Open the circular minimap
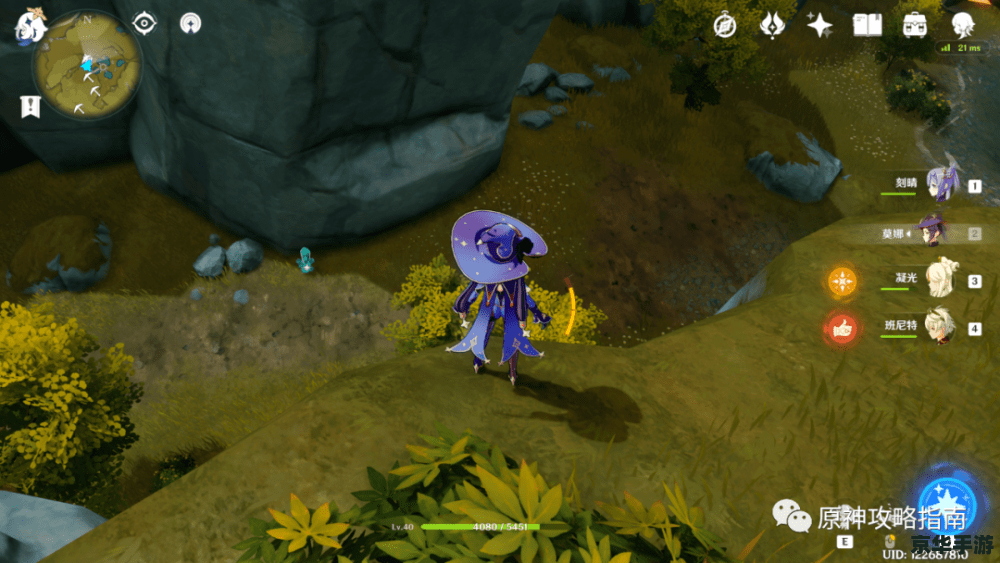1000x563 pixels. [86, 66]
